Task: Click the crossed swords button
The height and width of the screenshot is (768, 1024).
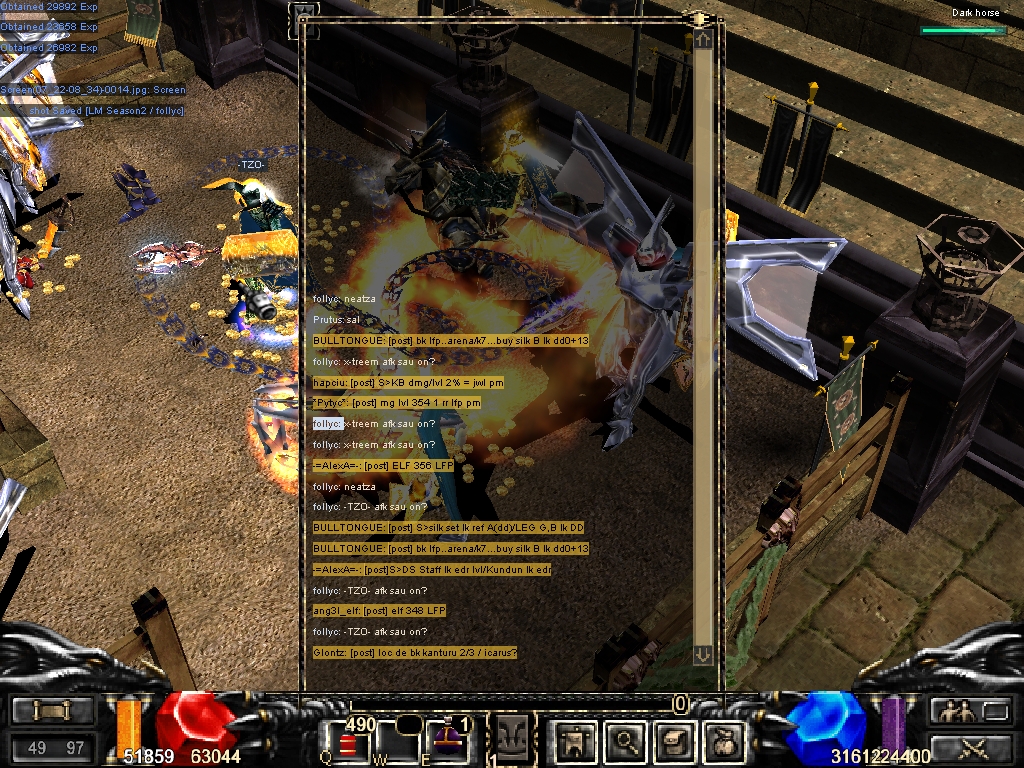Action: tap(970, 746)
